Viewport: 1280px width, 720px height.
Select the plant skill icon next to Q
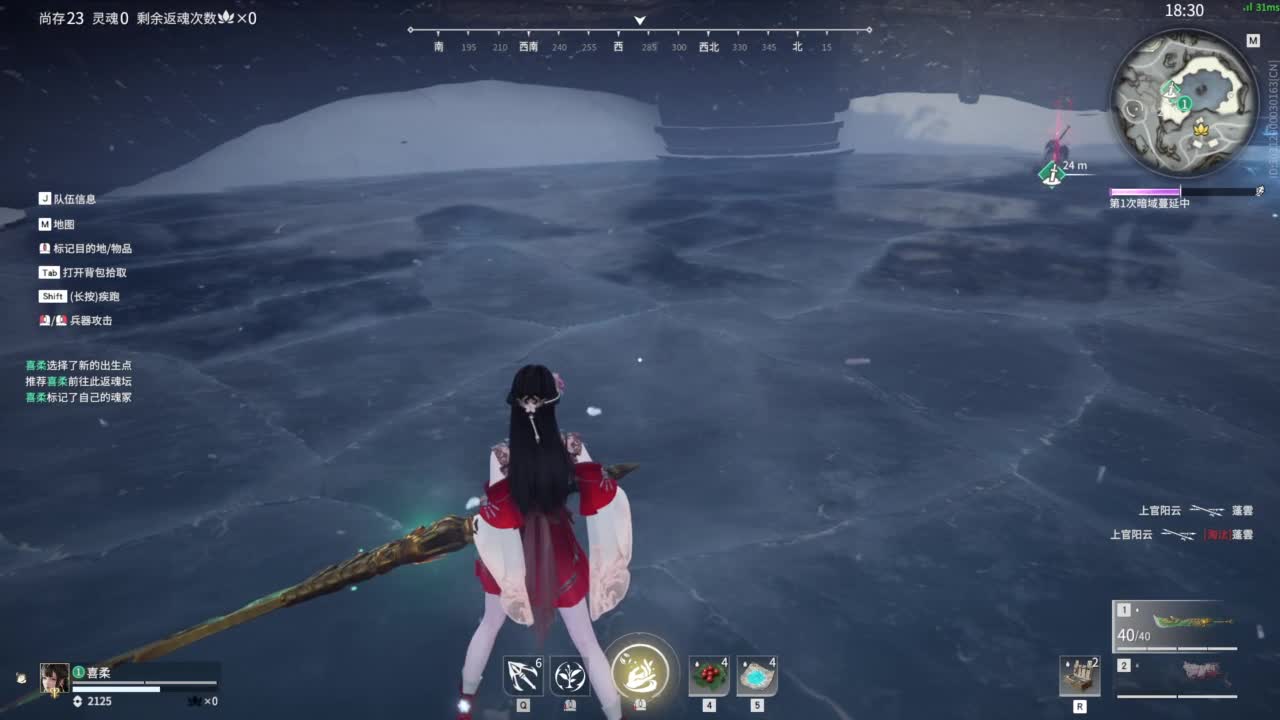(570, 675)
